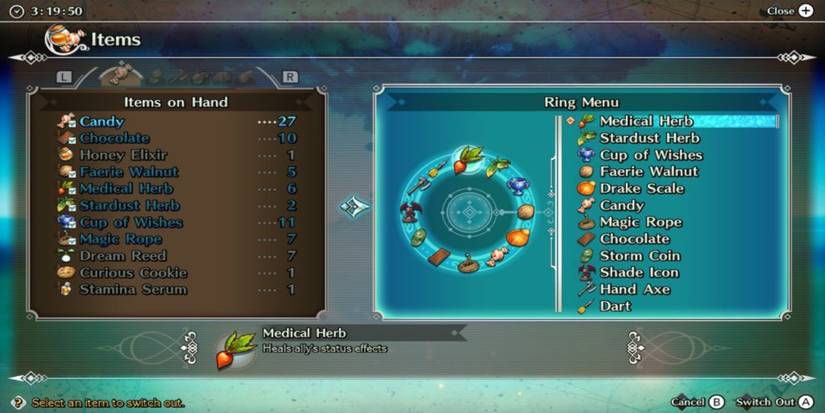Screen dimensions: 825x413
Task: Select the Shade Icon ring entry
Action: [x=638, y=273]
